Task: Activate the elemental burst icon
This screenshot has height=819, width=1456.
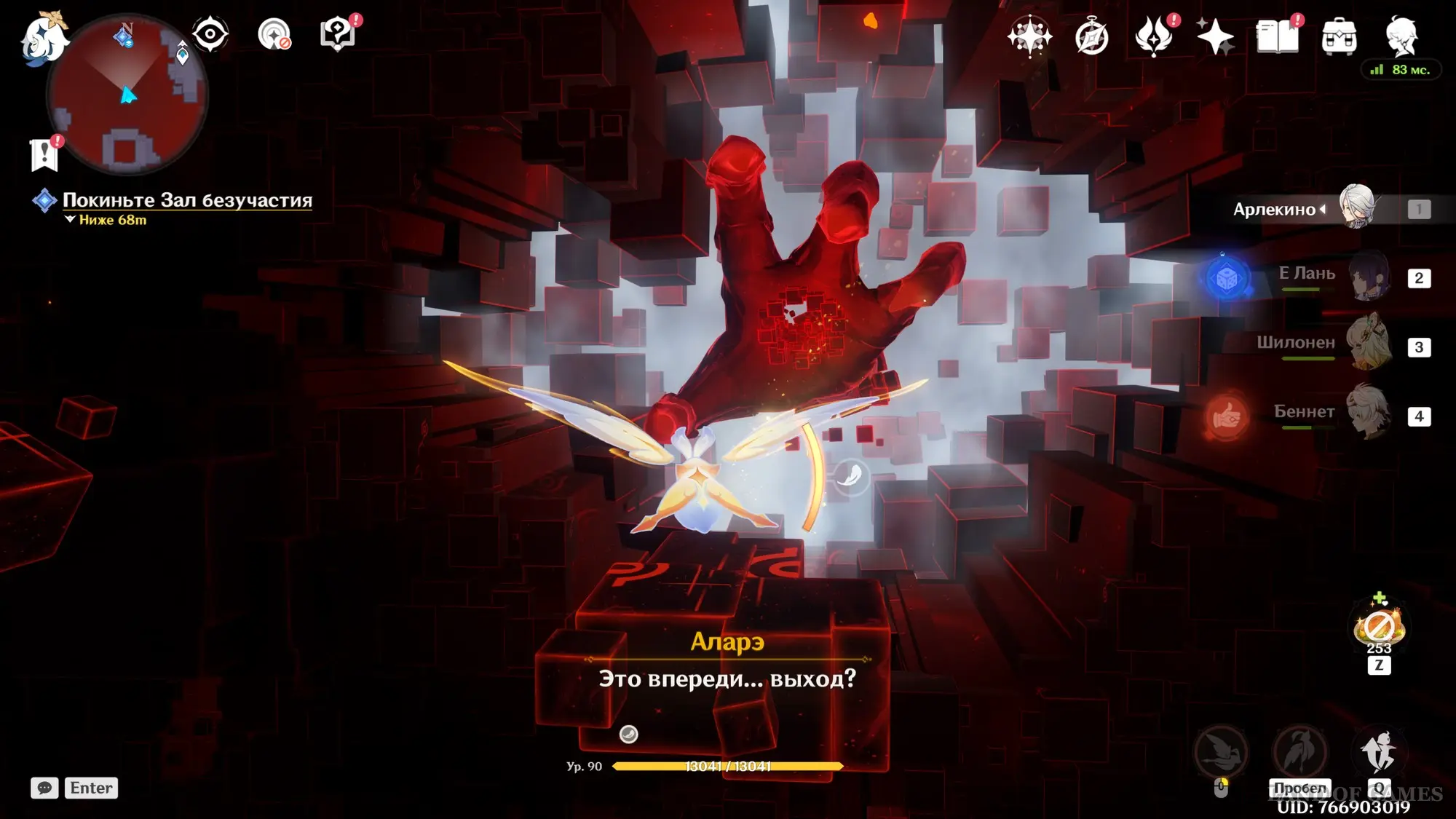Action: [x=1378, y=752]
